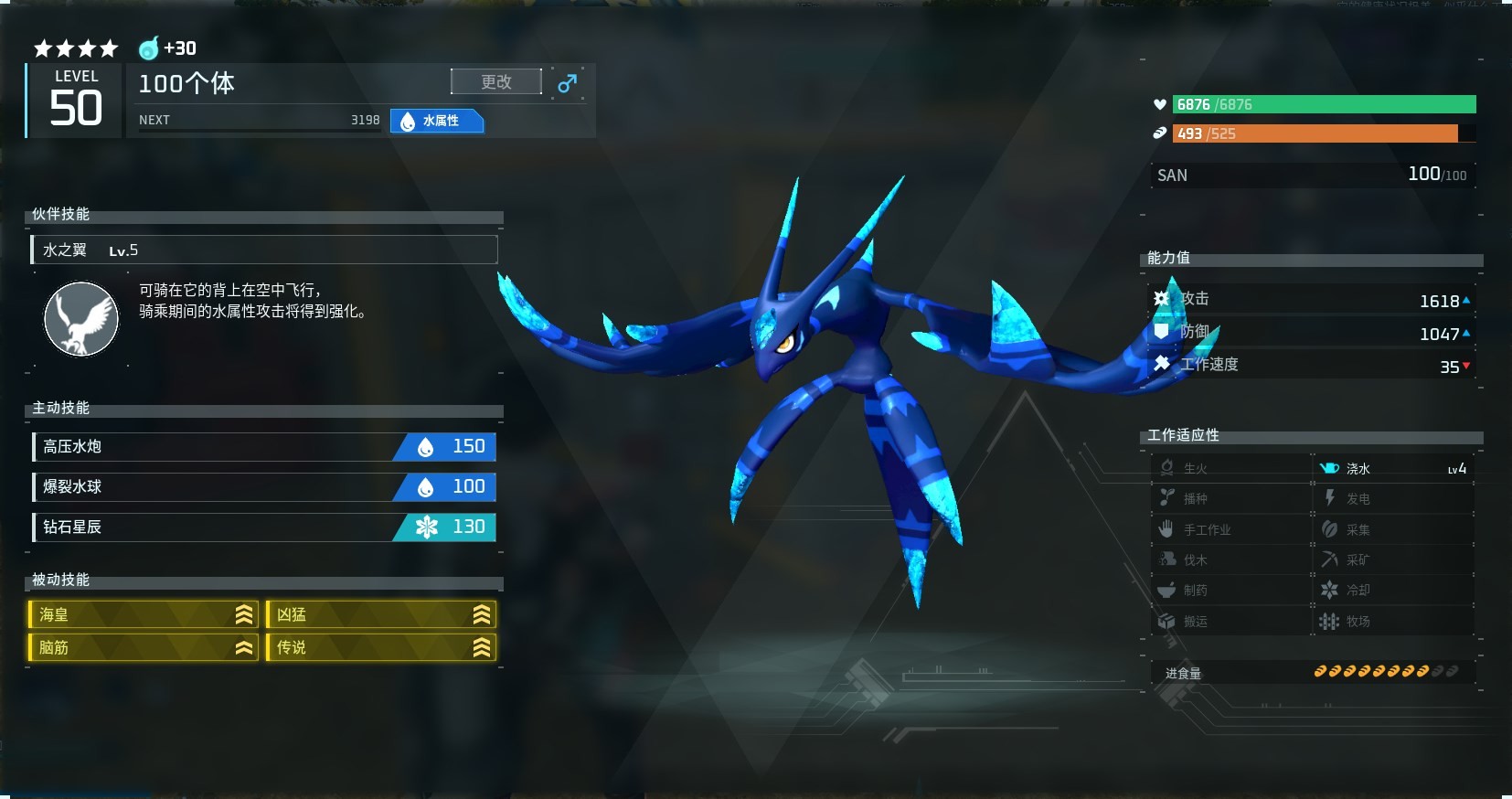Viewport: 1512px width, 799px height.
Task: Click the white bird partner skill icon
Action: (81, 318)
